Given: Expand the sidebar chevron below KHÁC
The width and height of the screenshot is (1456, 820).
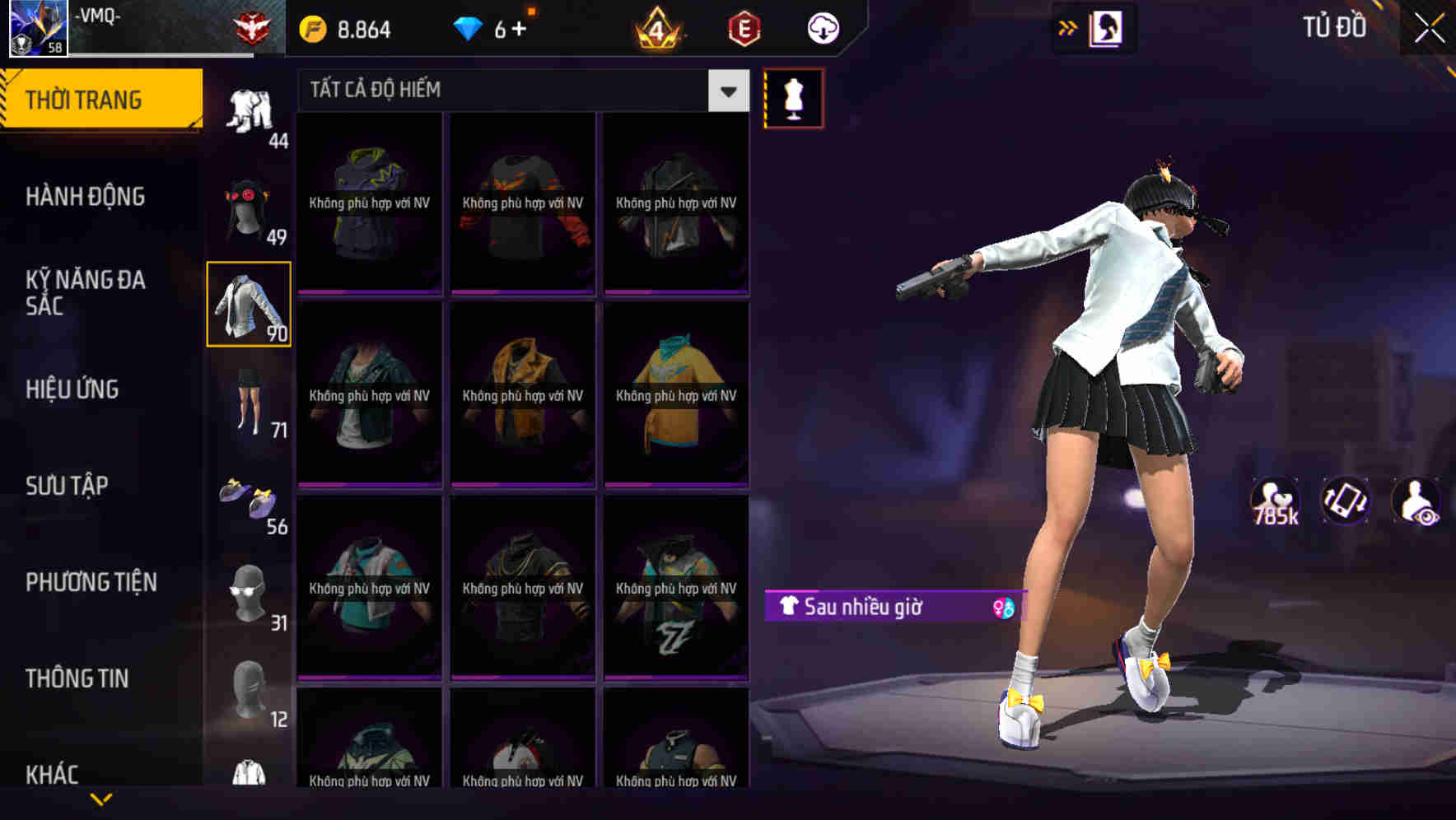Looking at the screenshot, I should click(100, 799).
